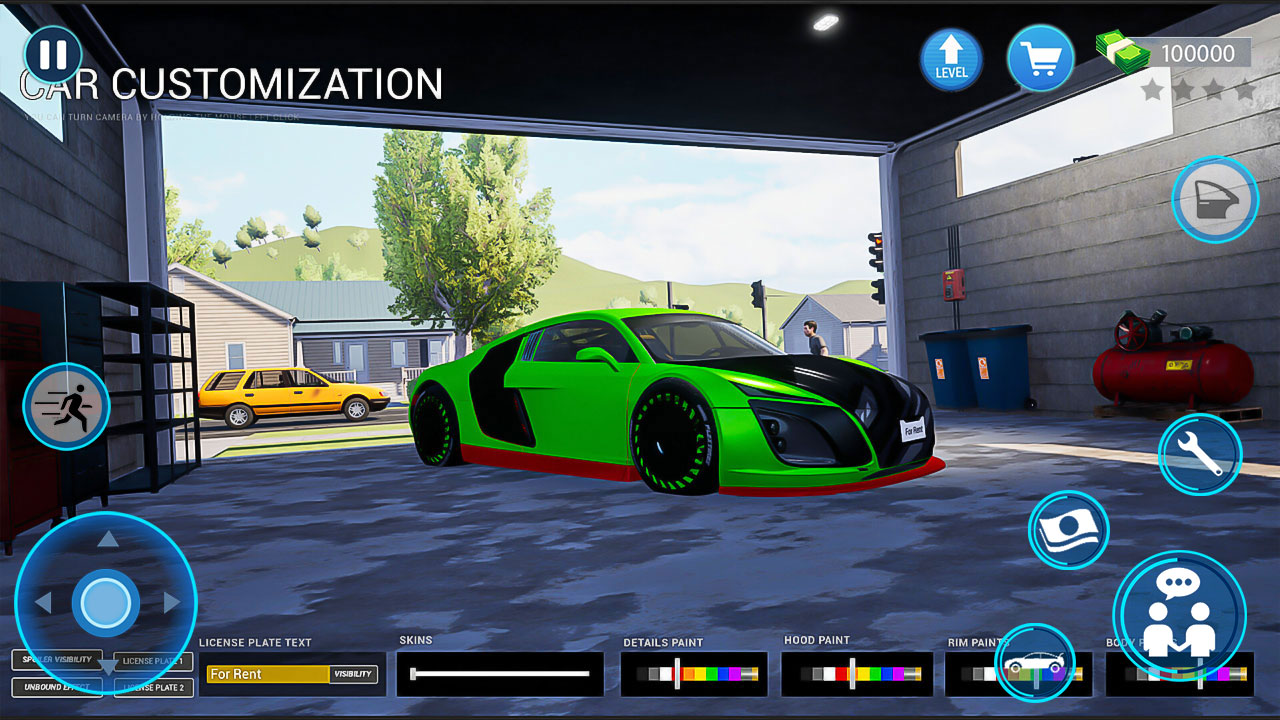Toggle the license plate Visibility
The width and height of the screenshot is (1280, 720).
click(352, 674)
